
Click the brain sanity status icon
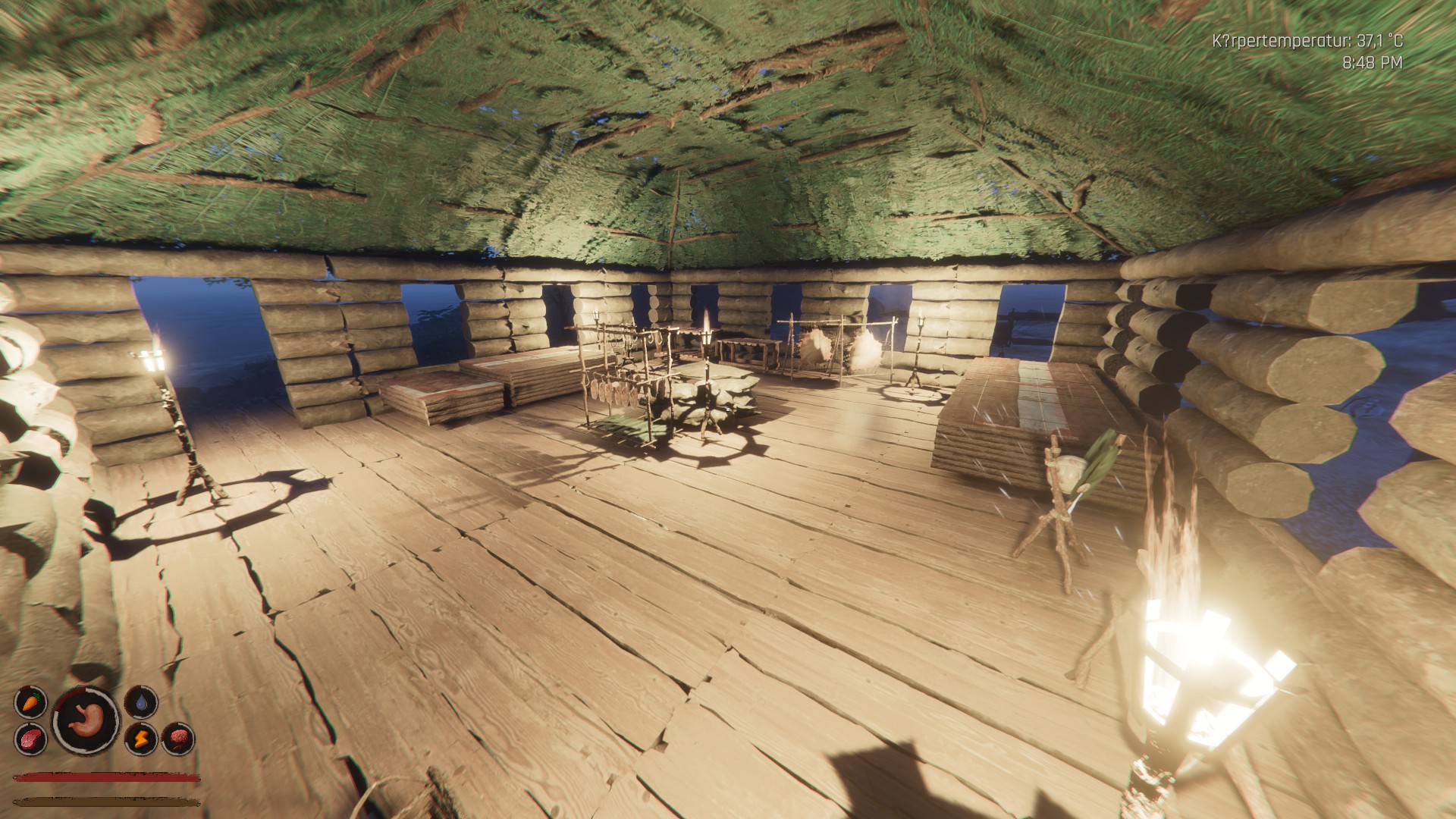tap(178, 738)
